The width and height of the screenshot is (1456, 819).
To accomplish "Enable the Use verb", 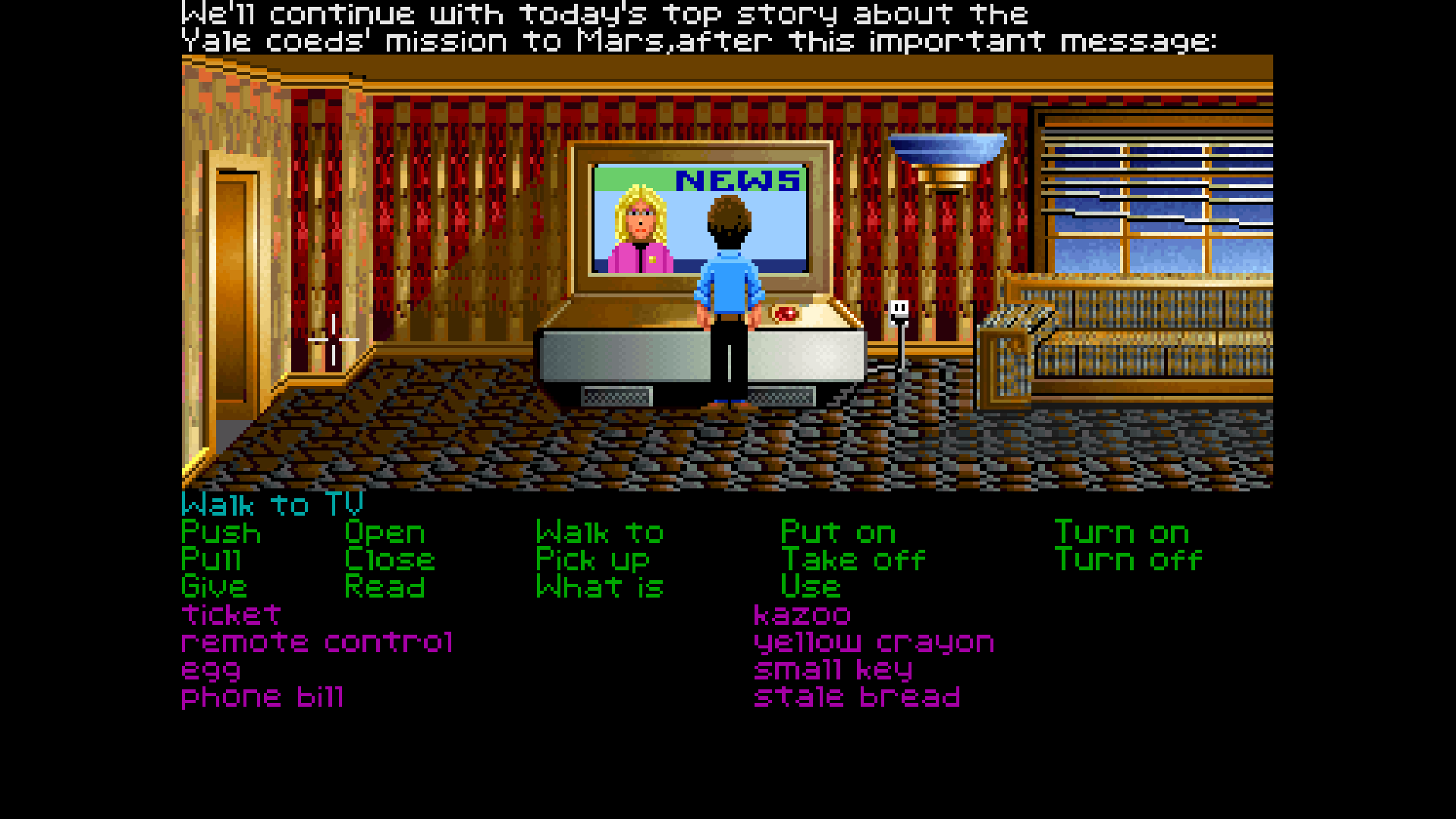I will 811,587.
